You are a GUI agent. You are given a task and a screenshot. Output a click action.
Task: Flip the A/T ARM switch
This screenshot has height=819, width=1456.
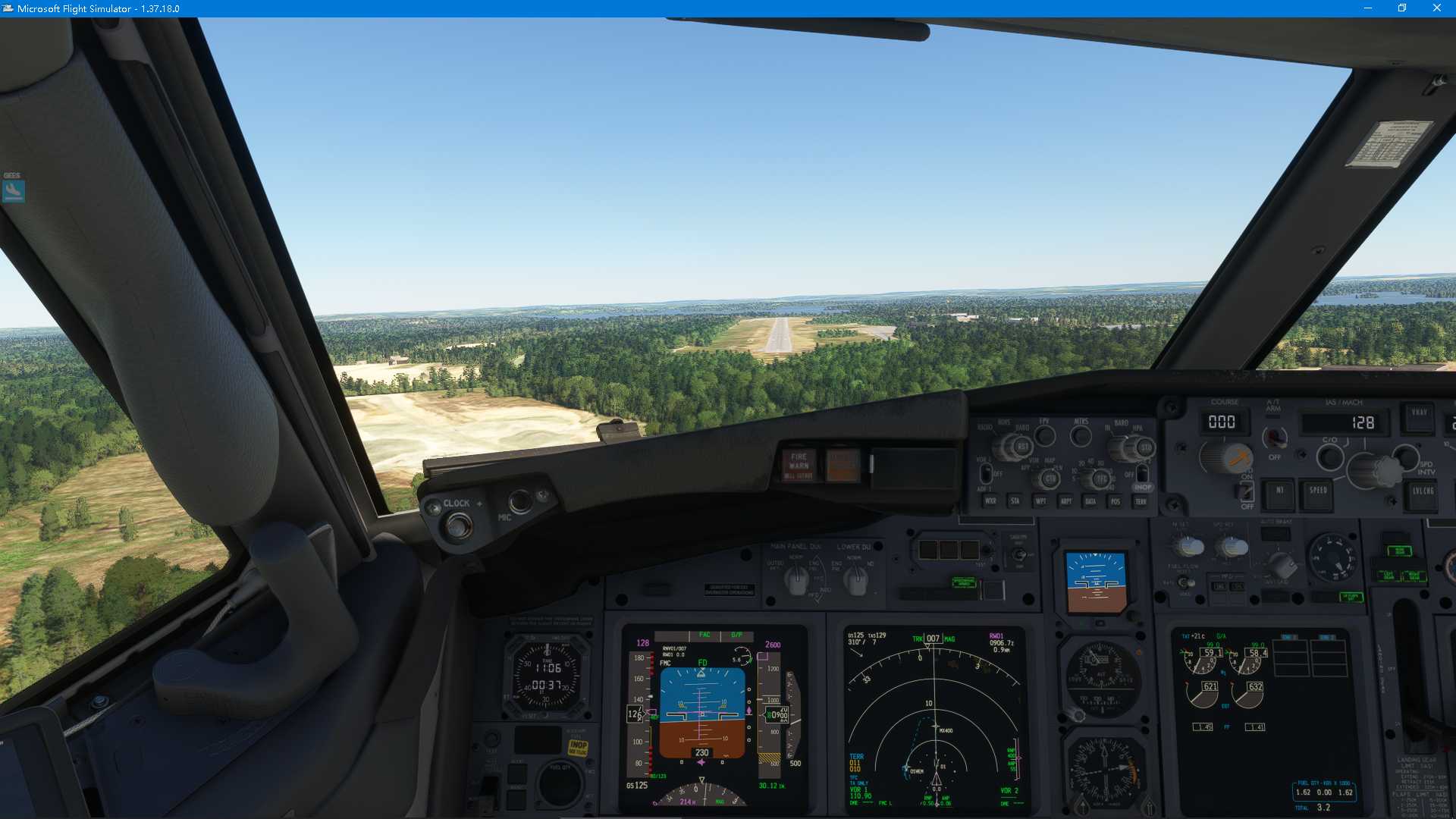[1274, 438]
